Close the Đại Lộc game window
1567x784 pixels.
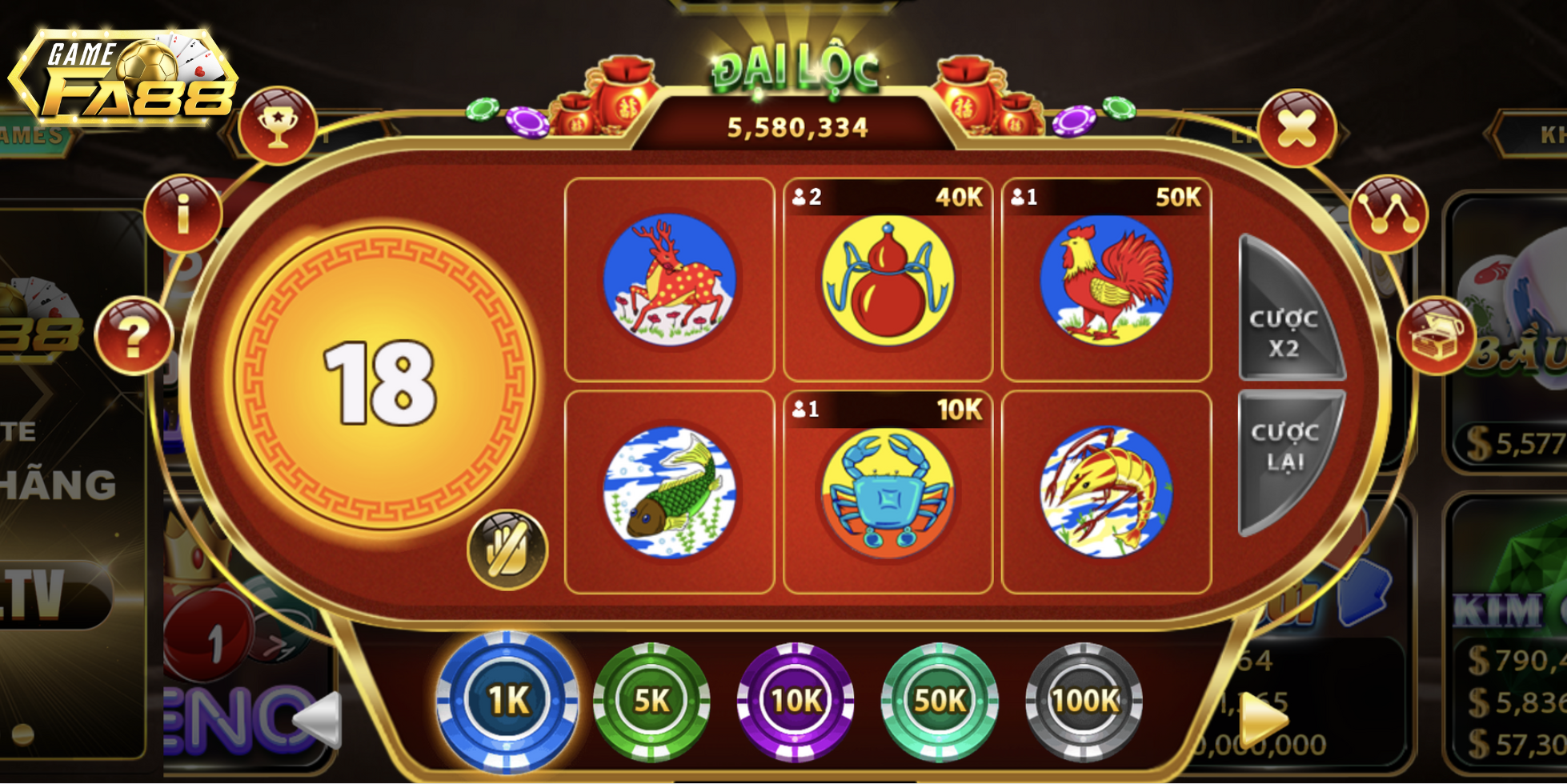1296,128
